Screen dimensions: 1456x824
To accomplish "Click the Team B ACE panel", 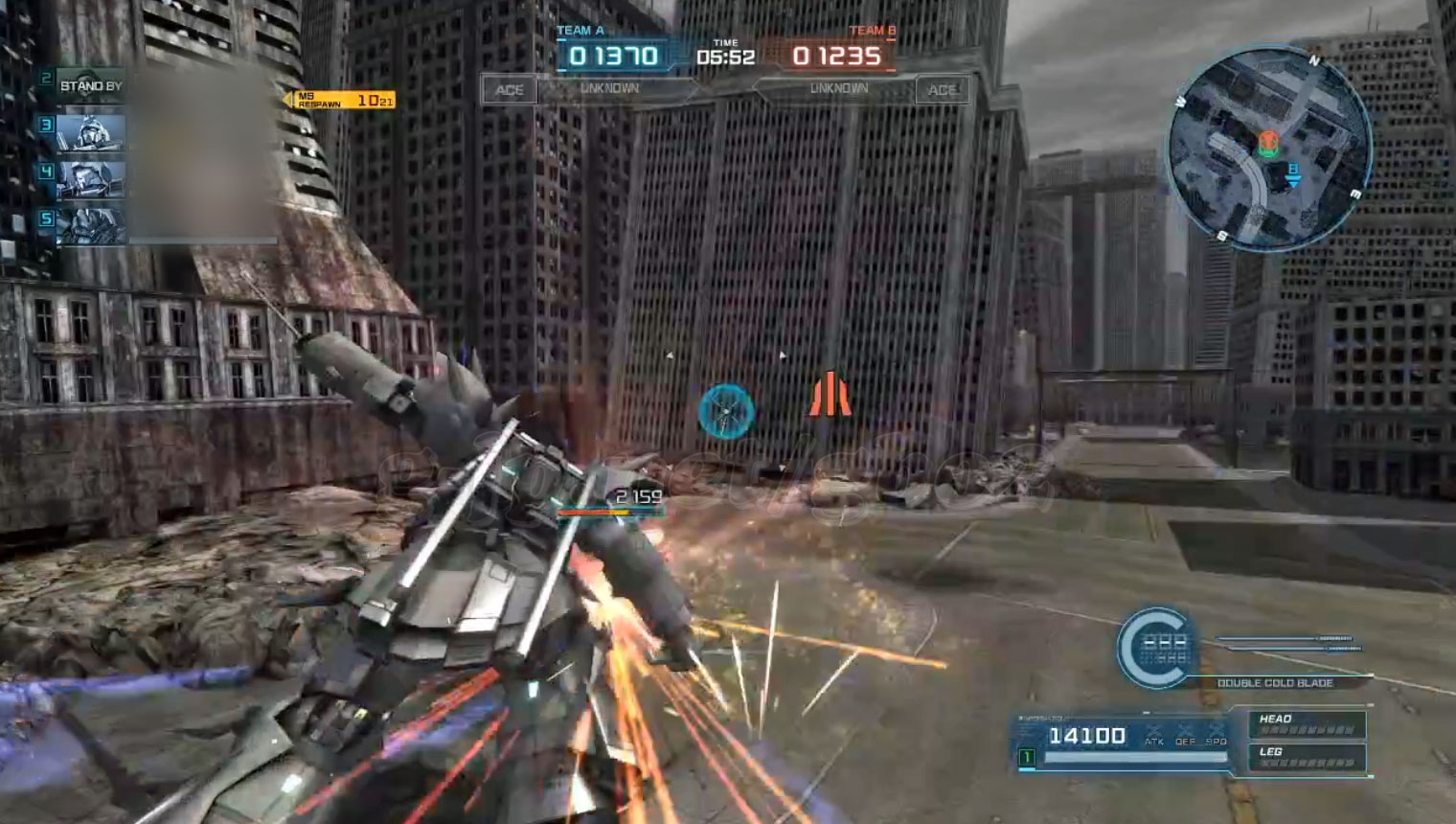I will pos(942,90).
